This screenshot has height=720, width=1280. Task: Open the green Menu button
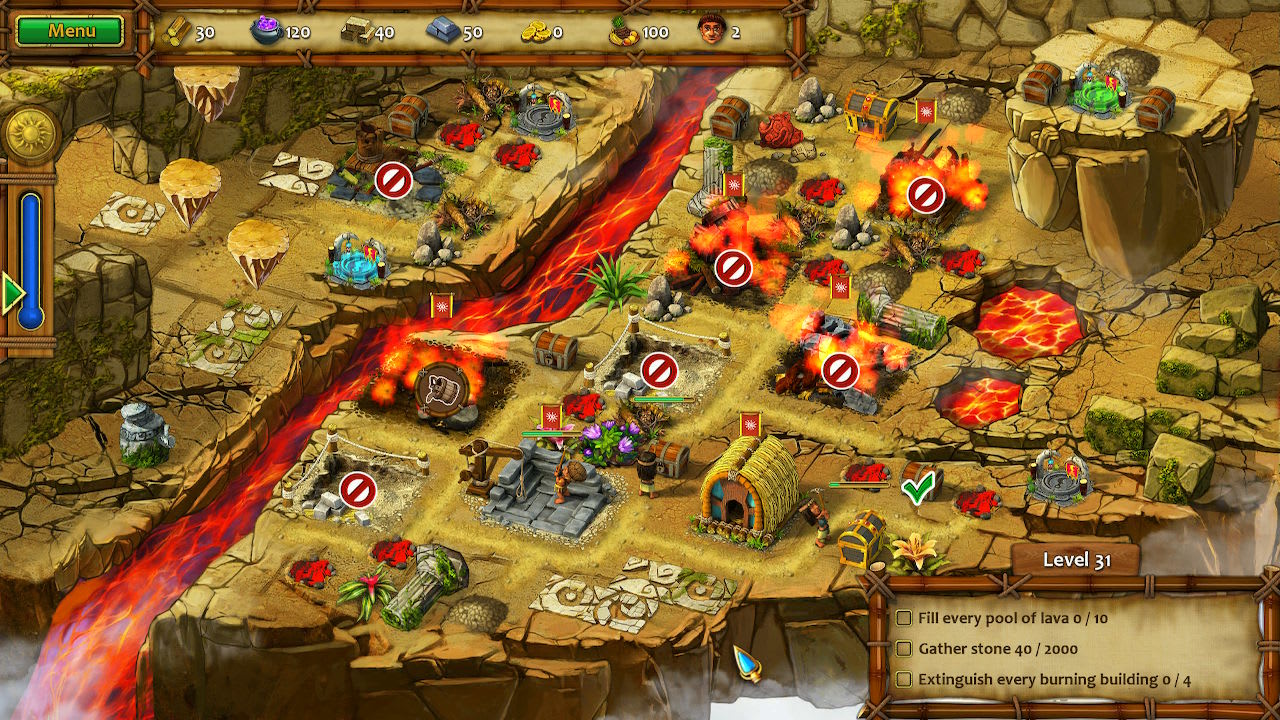pos(70,31)
